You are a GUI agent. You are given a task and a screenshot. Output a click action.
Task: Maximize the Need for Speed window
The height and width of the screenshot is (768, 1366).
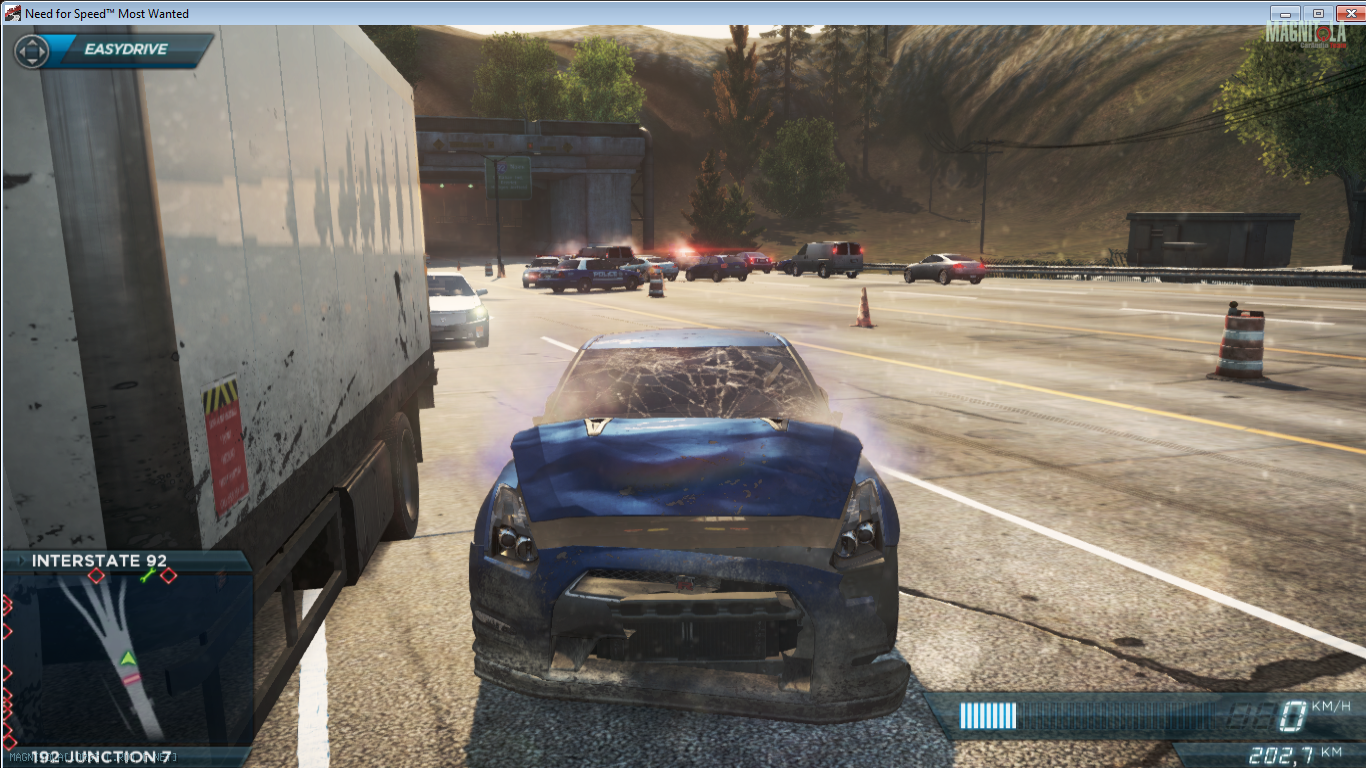coord(1318,13)
